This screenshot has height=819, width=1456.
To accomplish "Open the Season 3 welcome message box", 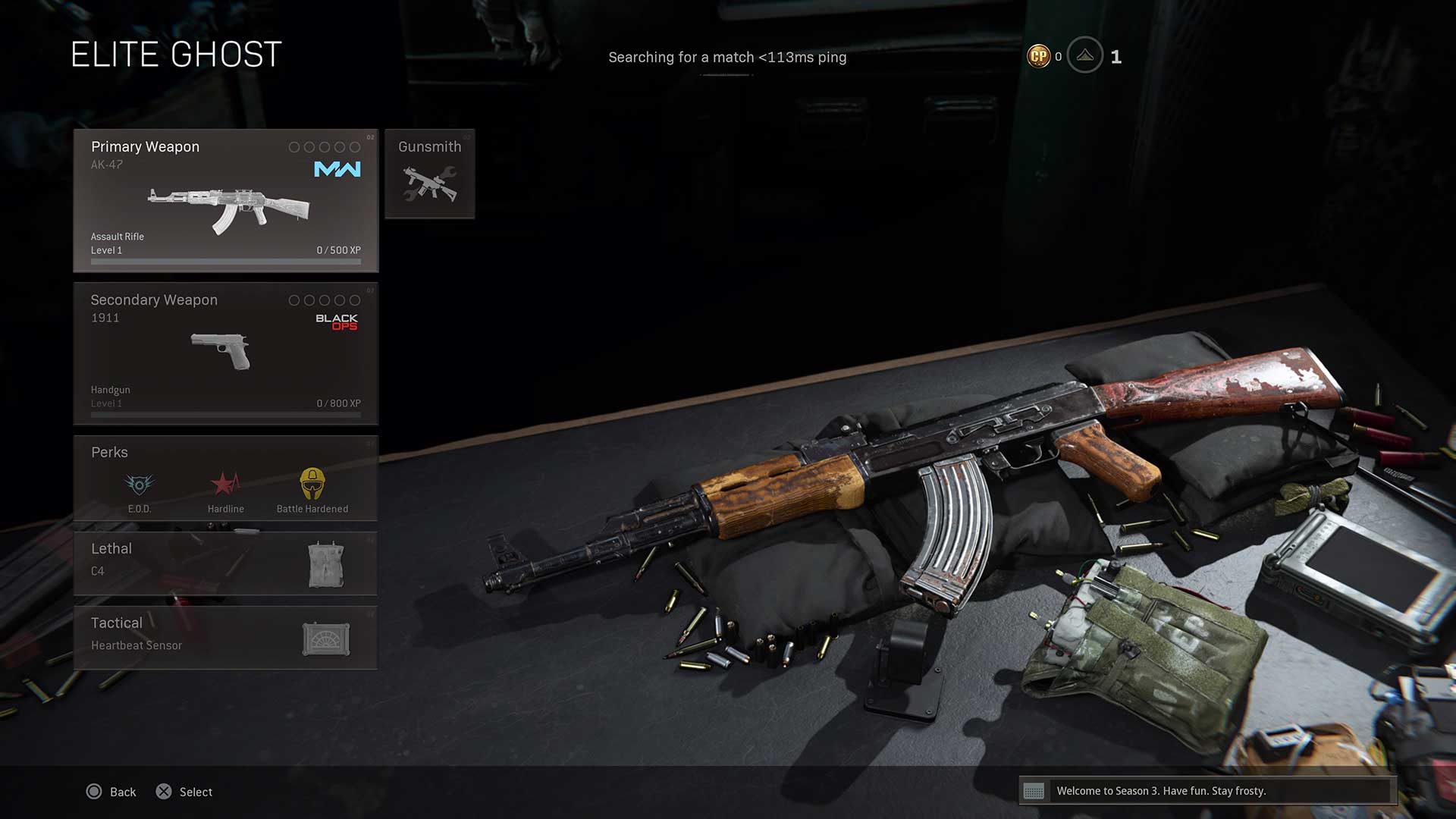I will [1207, 791].
